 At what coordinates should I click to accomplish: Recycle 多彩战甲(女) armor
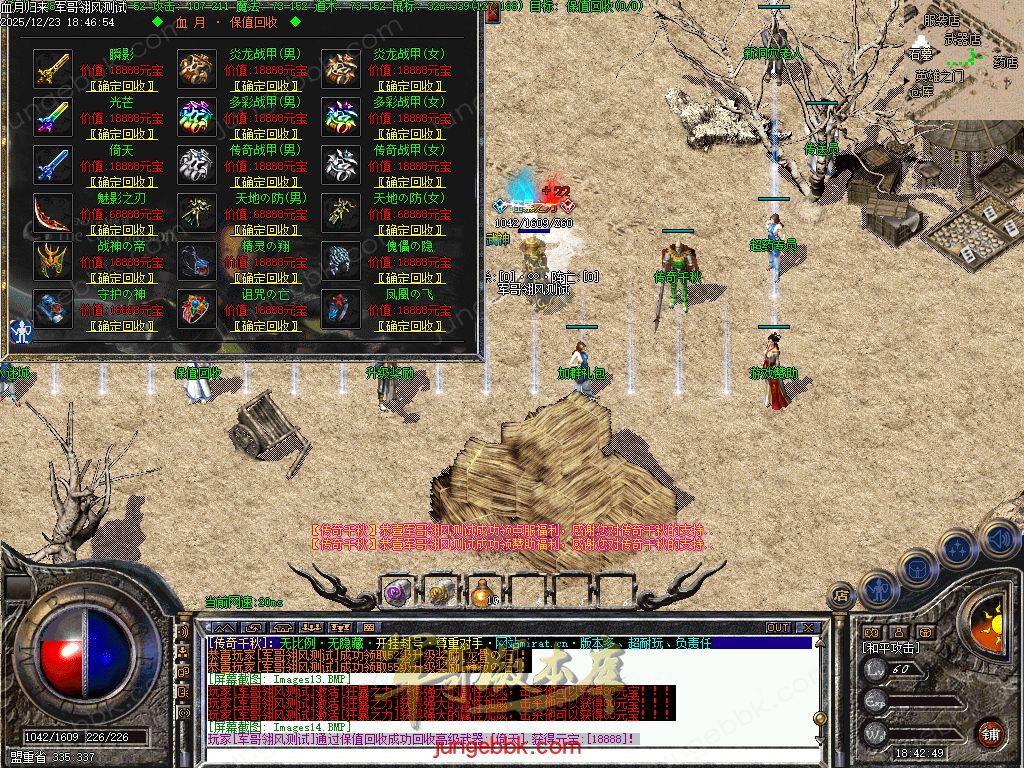coord(409,134)
